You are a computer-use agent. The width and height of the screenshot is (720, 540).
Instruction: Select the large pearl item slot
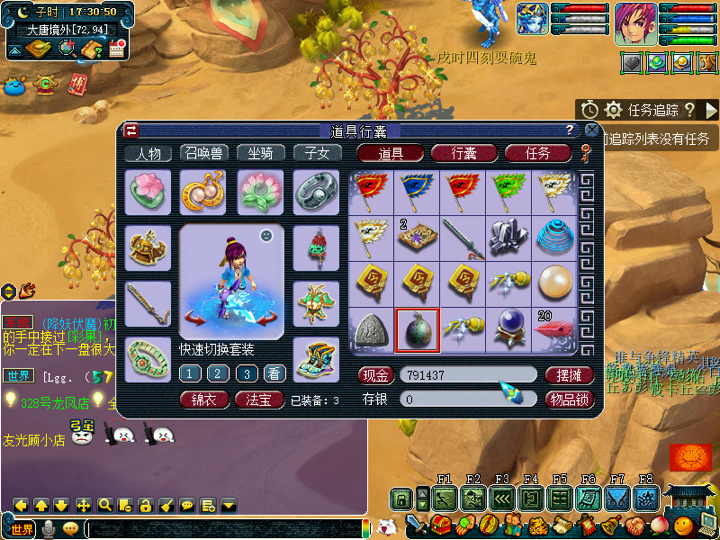pos(556,283)
